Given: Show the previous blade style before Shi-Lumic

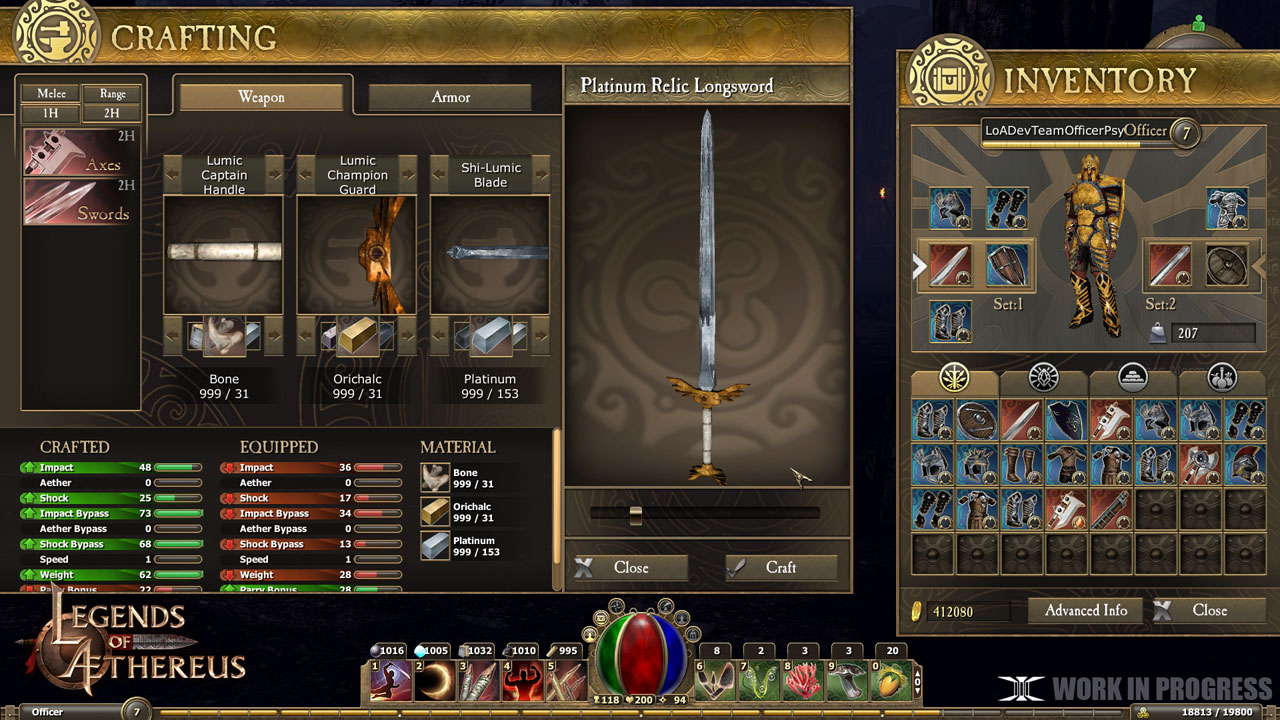Looking at the screenshot, I should tap(440, 174).
